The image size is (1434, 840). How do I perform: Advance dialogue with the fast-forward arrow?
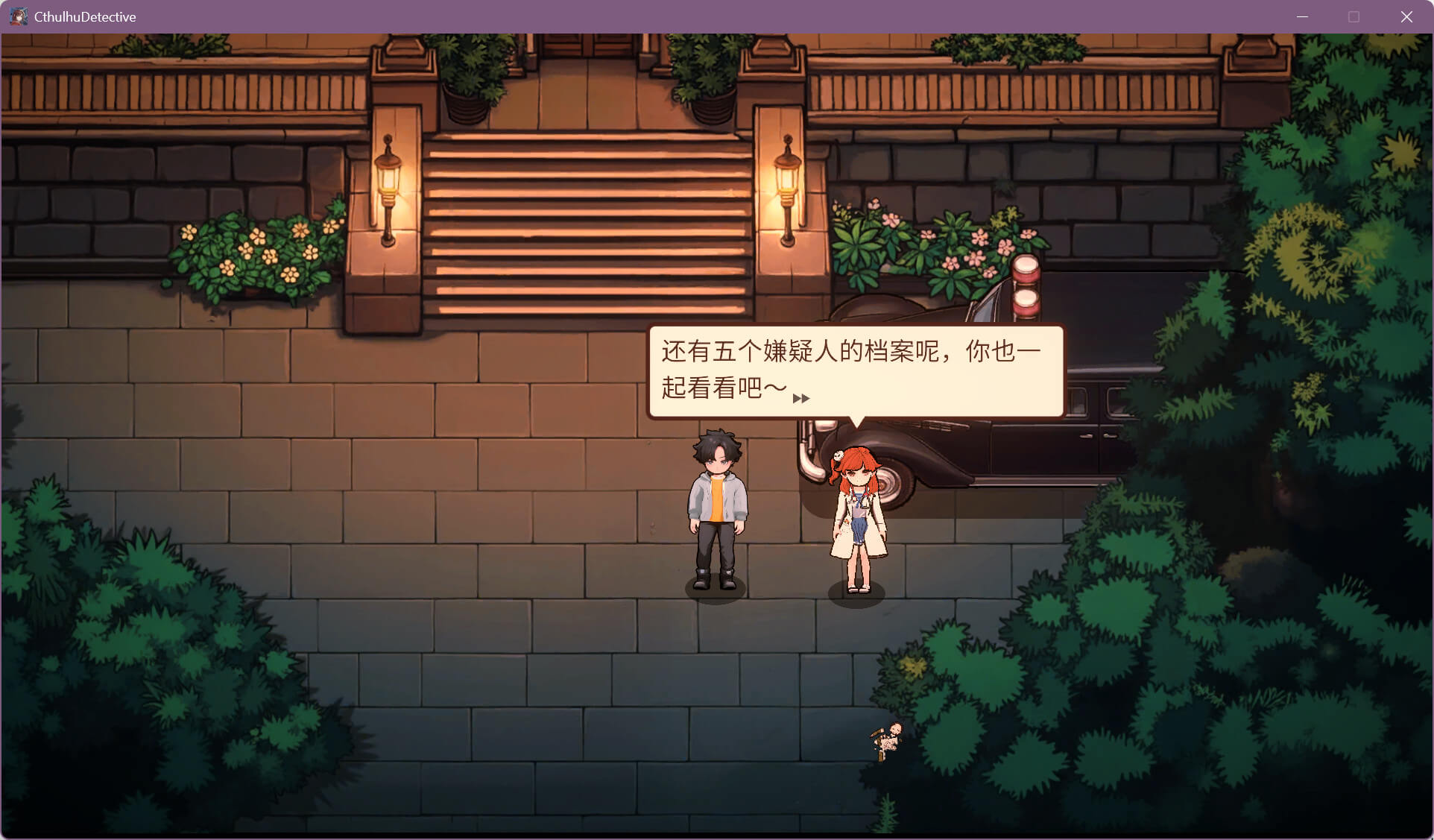click(x=801, y=399)
